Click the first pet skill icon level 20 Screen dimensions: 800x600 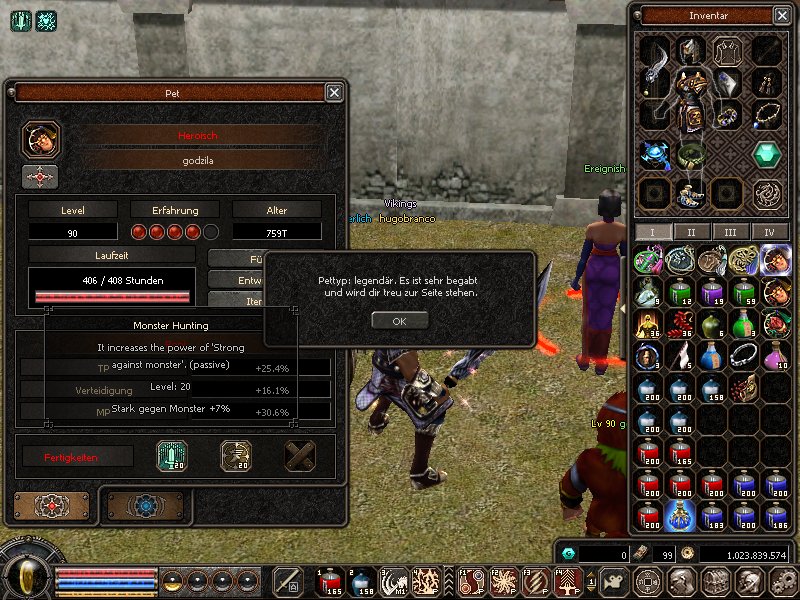tap(172, 456)
